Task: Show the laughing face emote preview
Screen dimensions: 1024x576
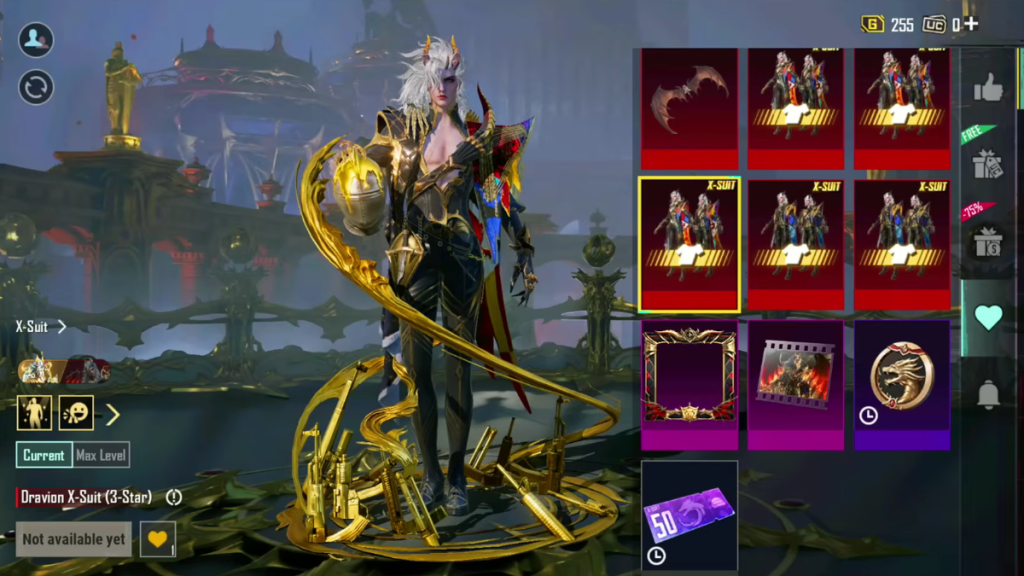Action: click(x=76, y=412)
